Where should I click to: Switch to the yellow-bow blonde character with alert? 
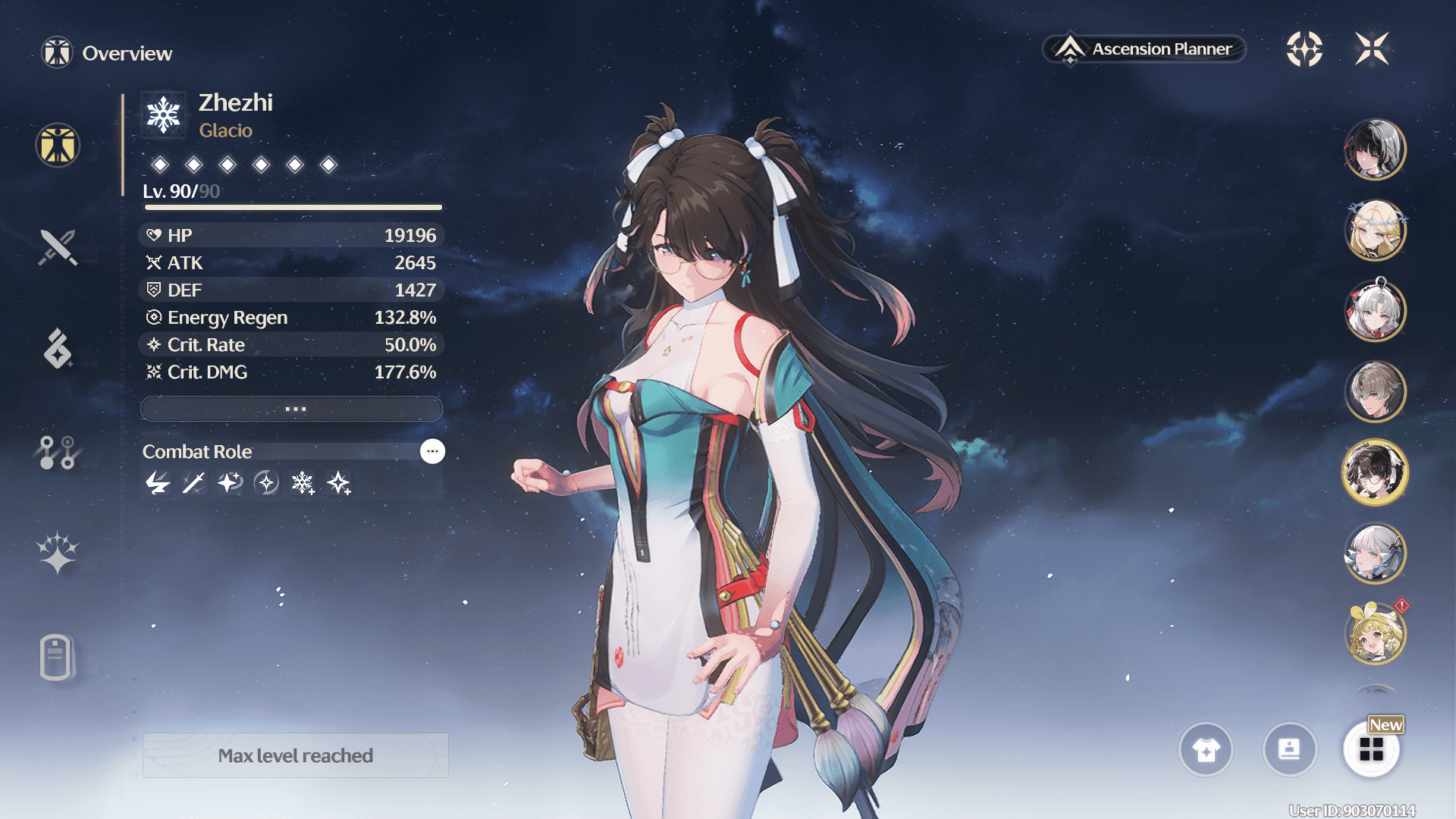tap(1375, 634)
